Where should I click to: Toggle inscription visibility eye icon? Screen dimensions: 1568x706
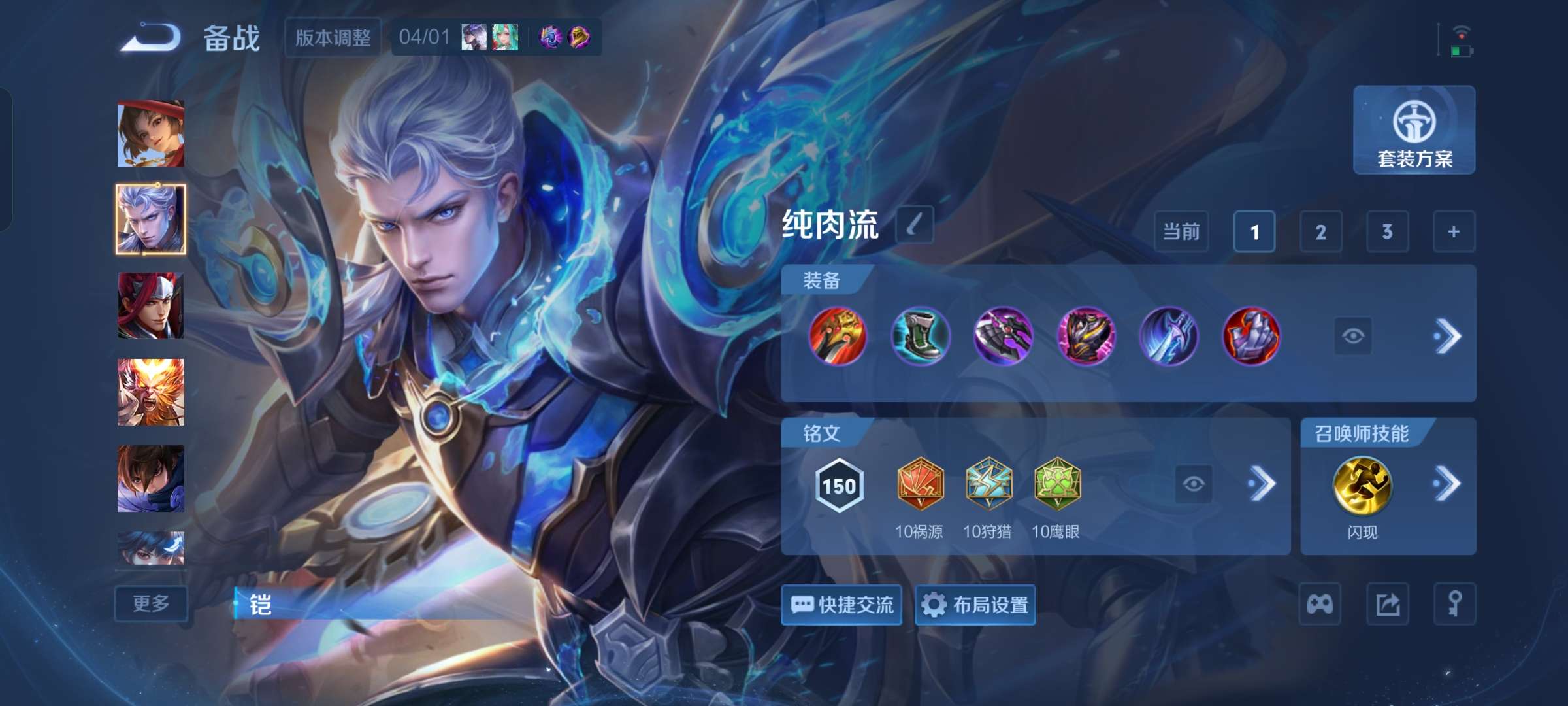[1193, 484]
